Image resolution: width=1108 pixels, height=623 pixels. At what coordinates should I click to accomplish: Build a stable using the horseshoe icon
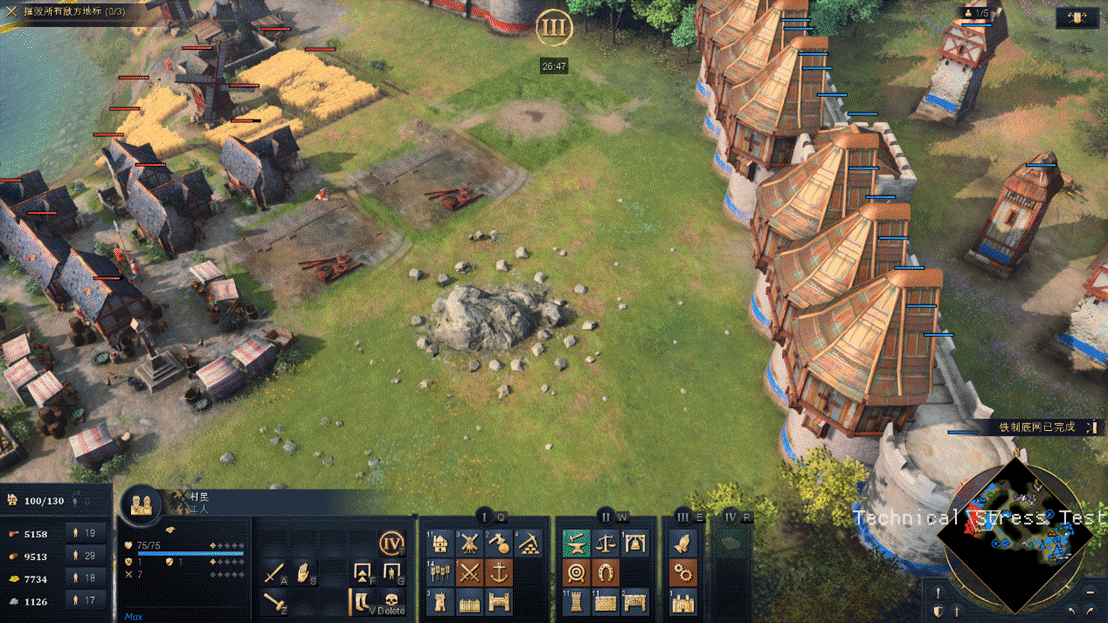pyautogui.click(x=605, y=574)
